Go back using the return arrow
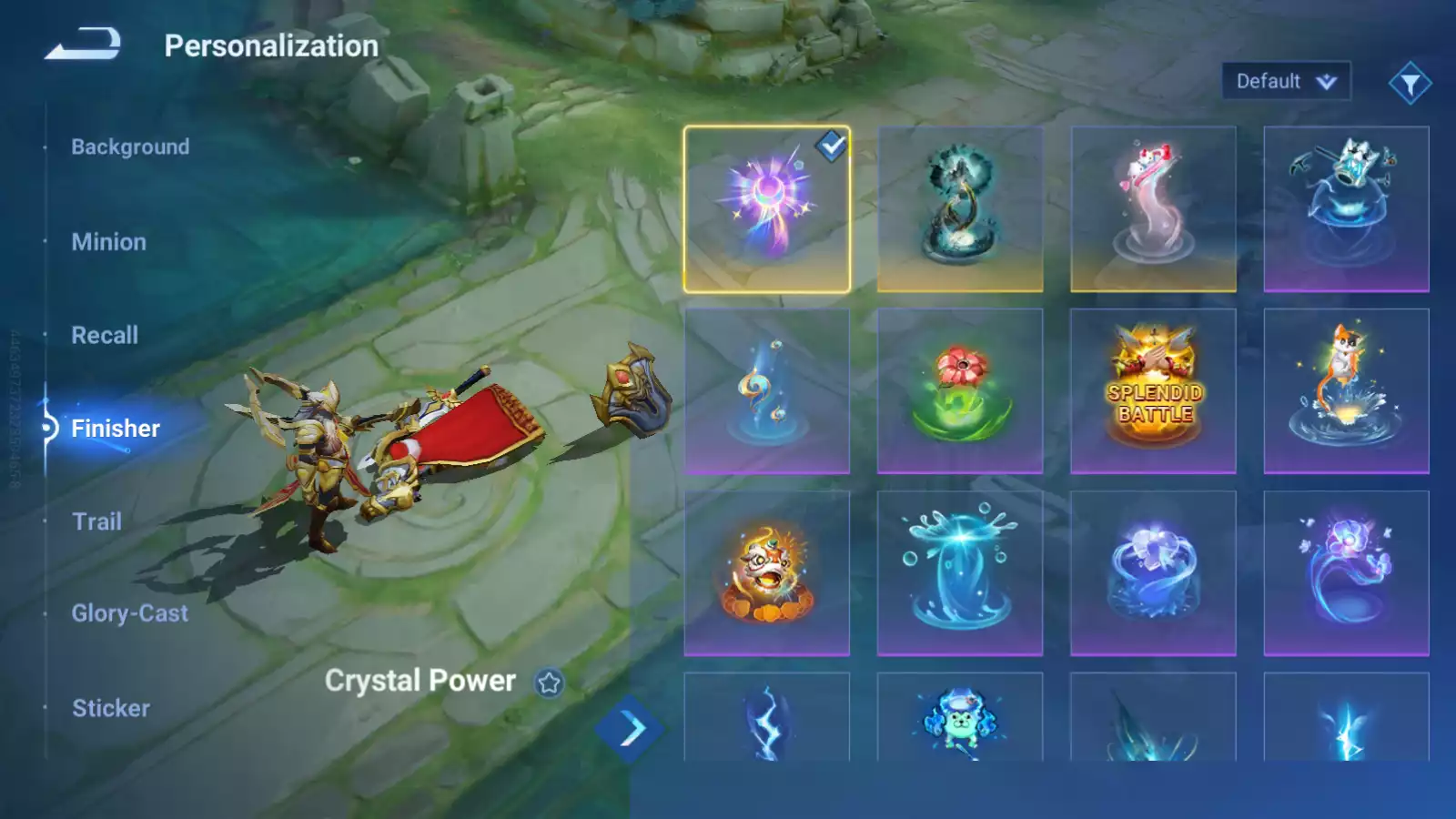The image size is (1456, 819). pyautogui.click(x=83, y=44)
